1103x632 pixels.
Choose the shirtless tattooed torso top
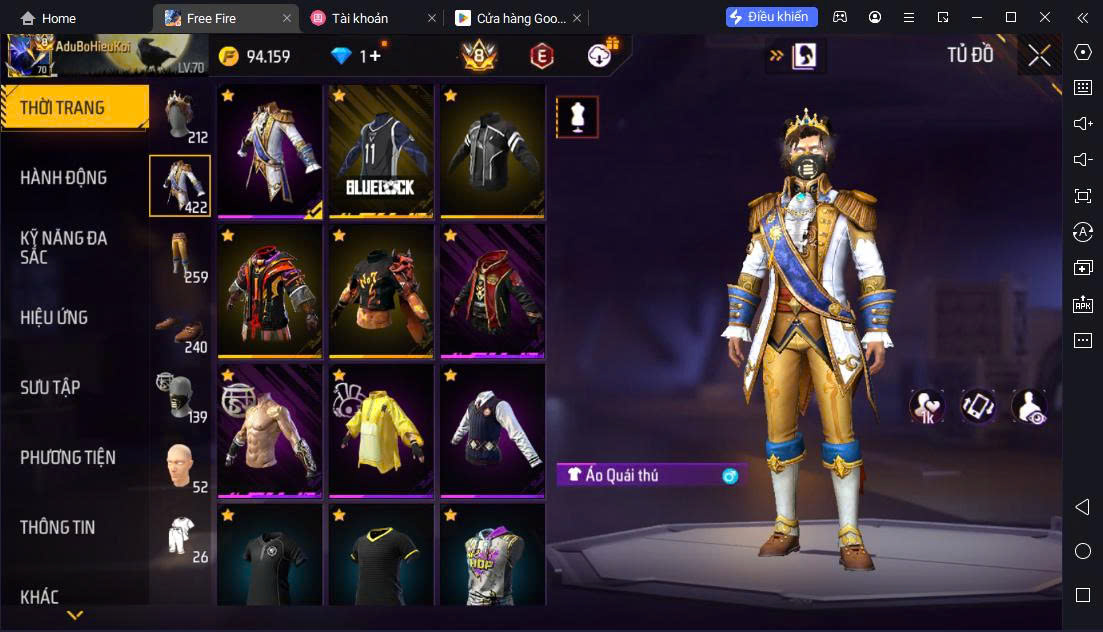tap(269, 432)
